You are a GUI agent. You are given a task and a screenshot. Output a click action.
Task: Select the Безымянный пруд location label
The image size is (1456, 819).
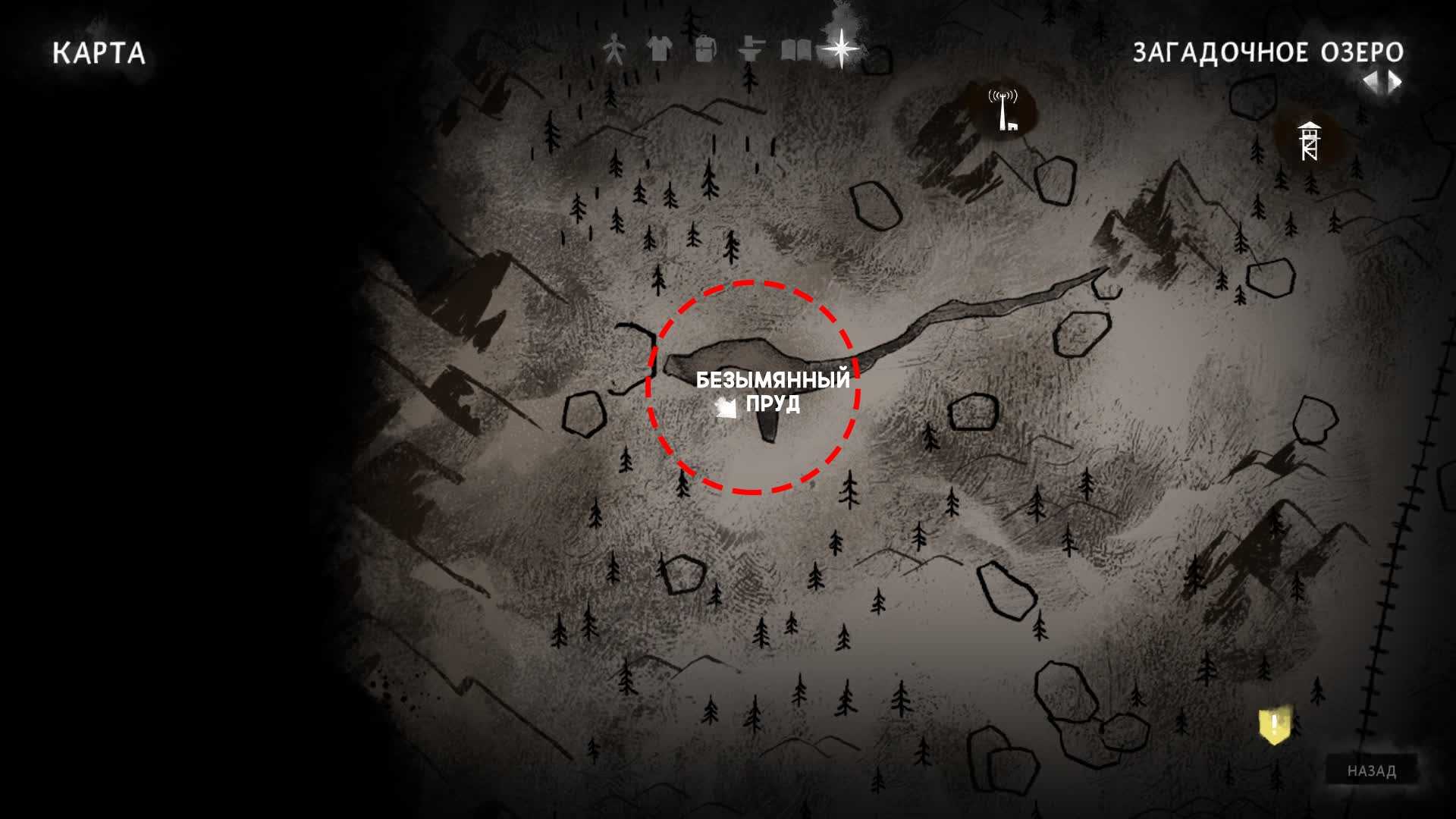coord(773,391)
